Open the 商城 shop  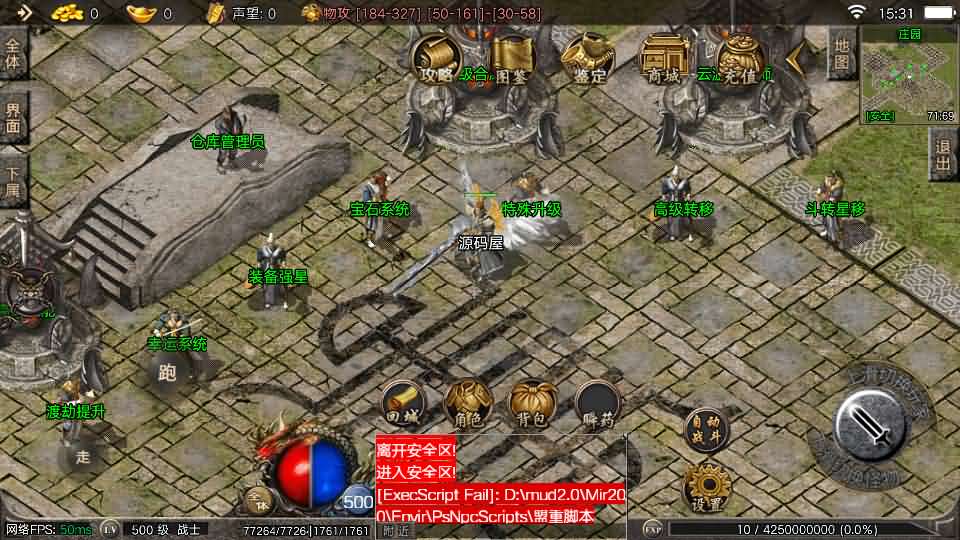663,59
